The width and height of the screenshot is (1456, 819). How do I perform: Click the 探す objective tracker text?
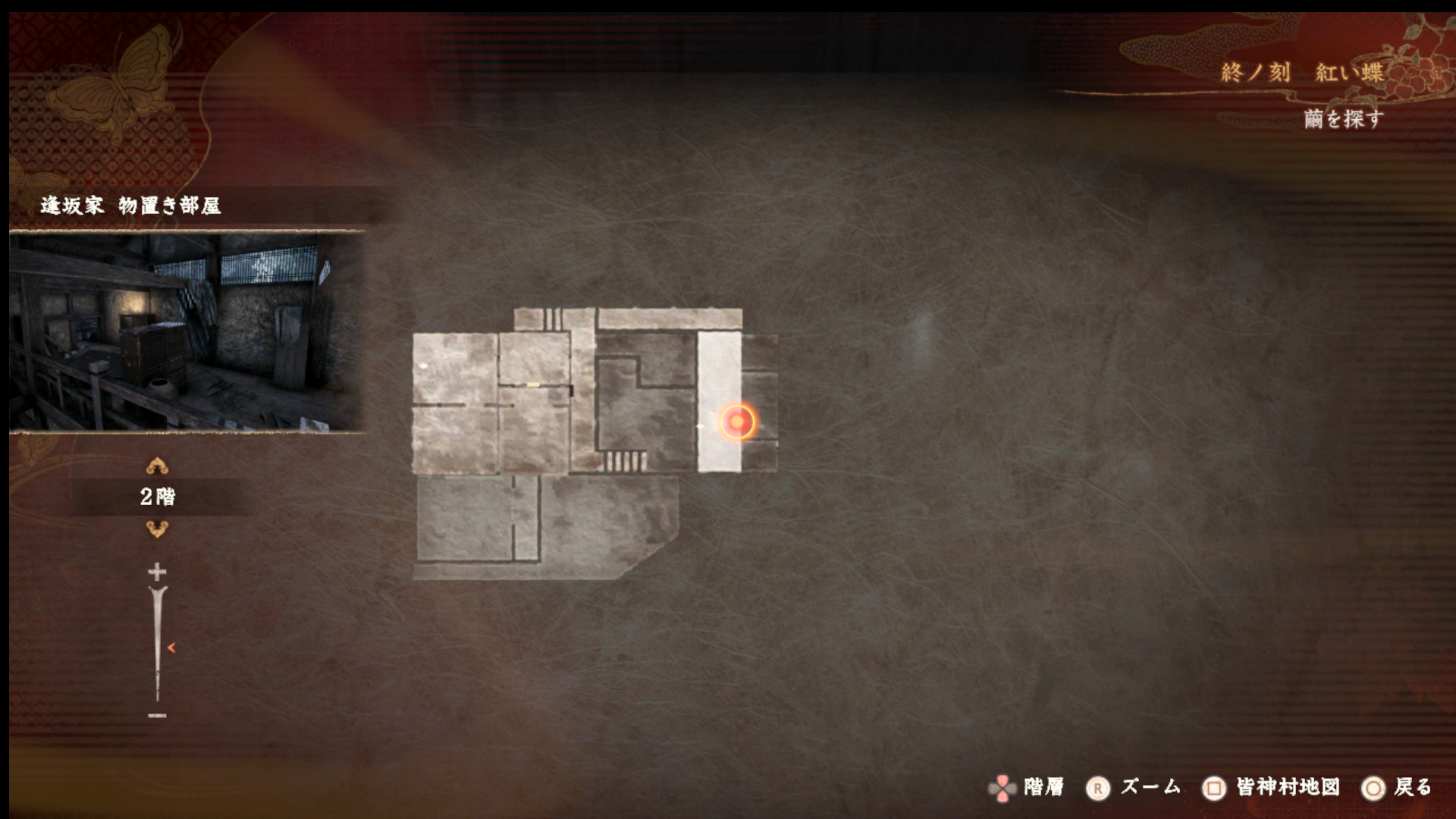point(1343,119)
